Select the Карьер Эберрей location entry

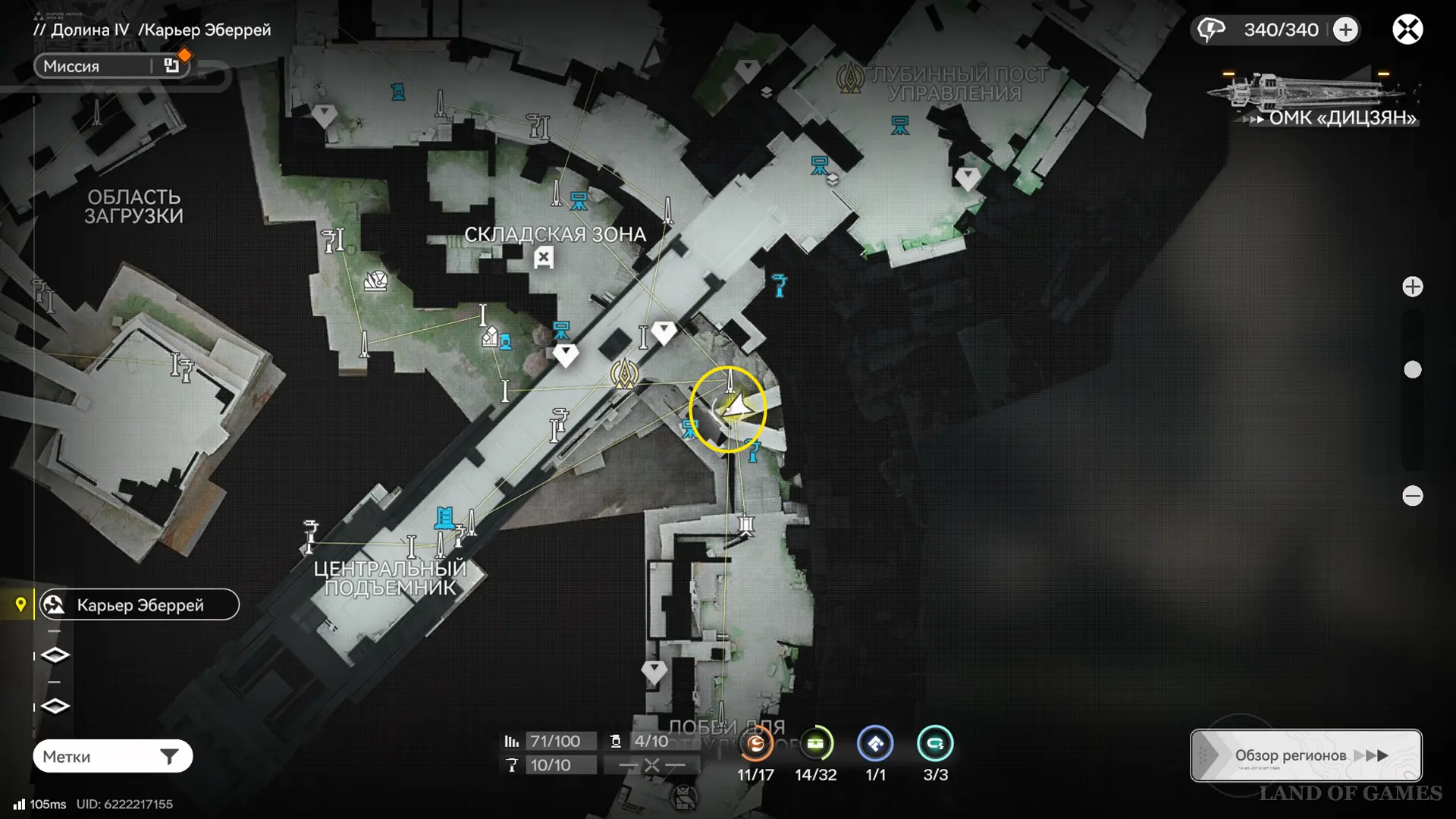140,605
